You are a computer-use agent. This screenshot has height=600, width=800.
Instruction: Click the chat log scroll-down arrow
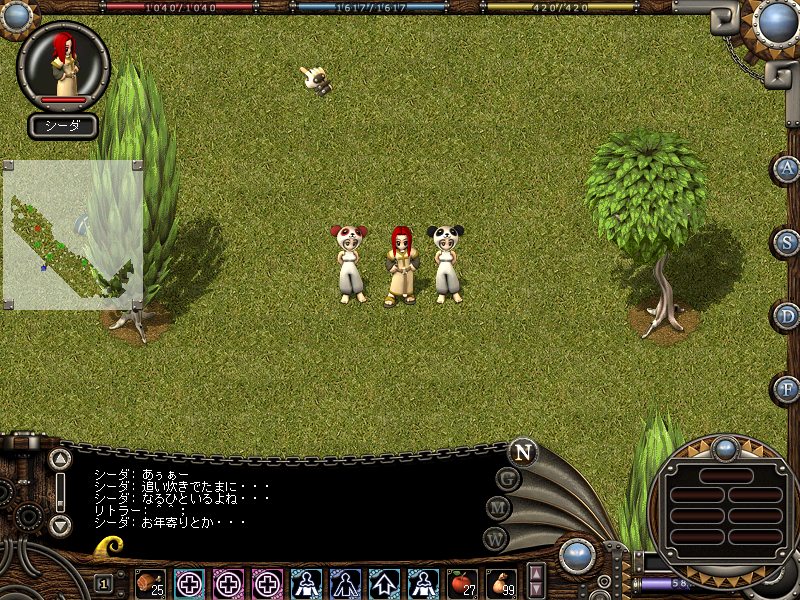click(60, 524)
